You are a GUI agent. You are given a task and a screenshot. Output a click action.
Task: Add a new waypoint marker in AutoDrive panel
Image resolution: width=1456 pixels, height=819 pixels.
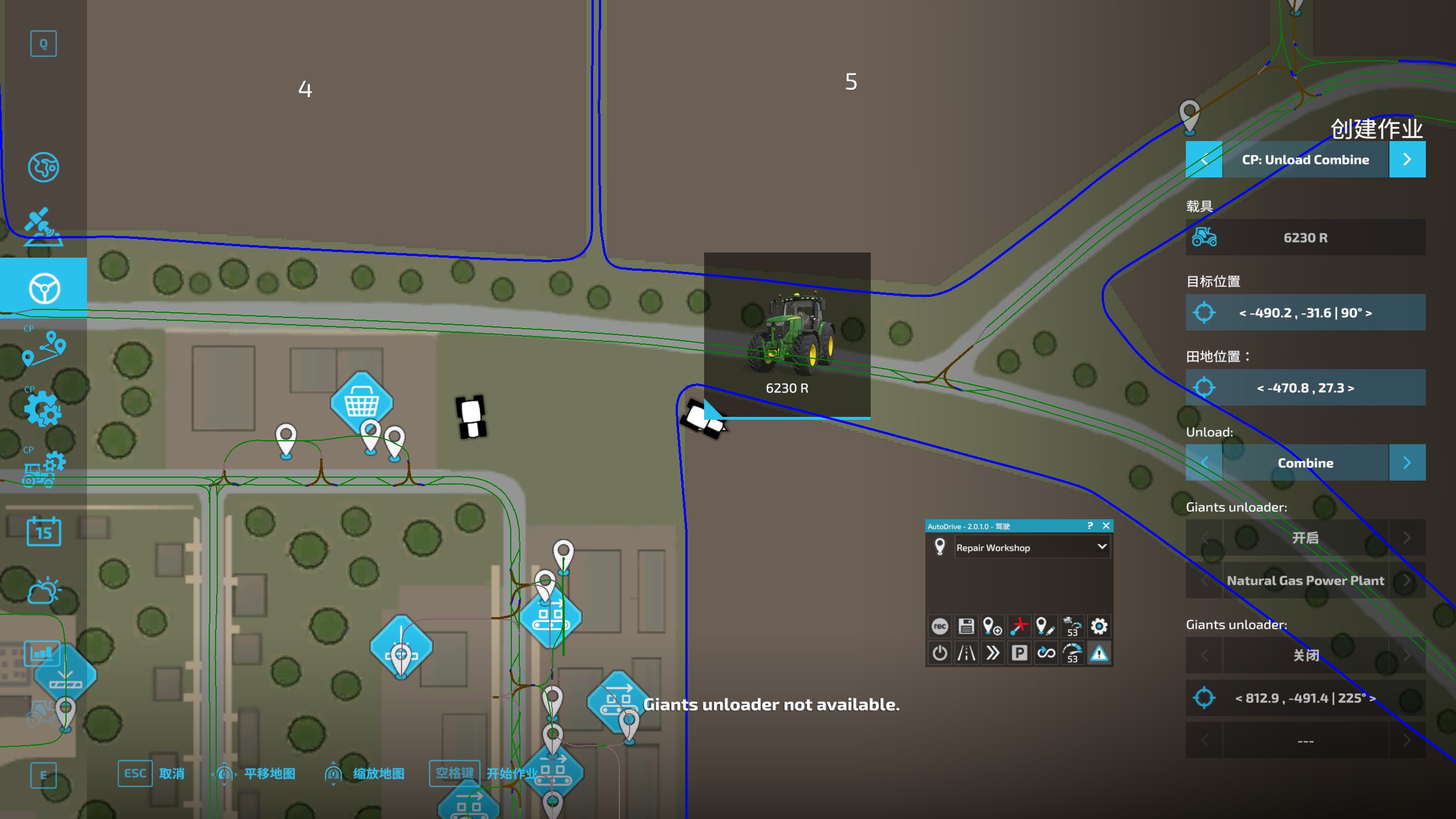click(992, 626)
